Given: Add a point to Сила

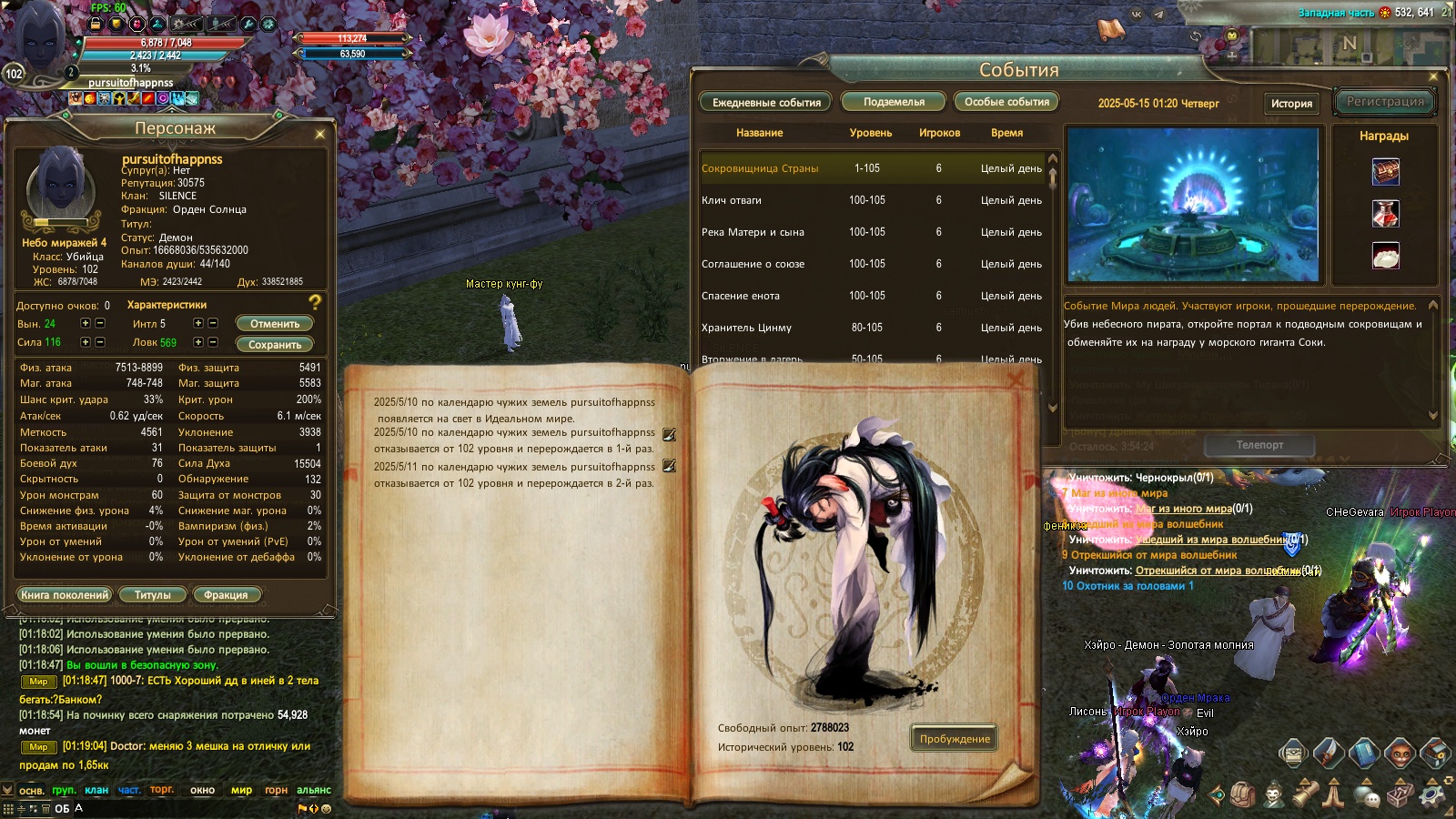Looking at the screenshot, I should (86, 342).
